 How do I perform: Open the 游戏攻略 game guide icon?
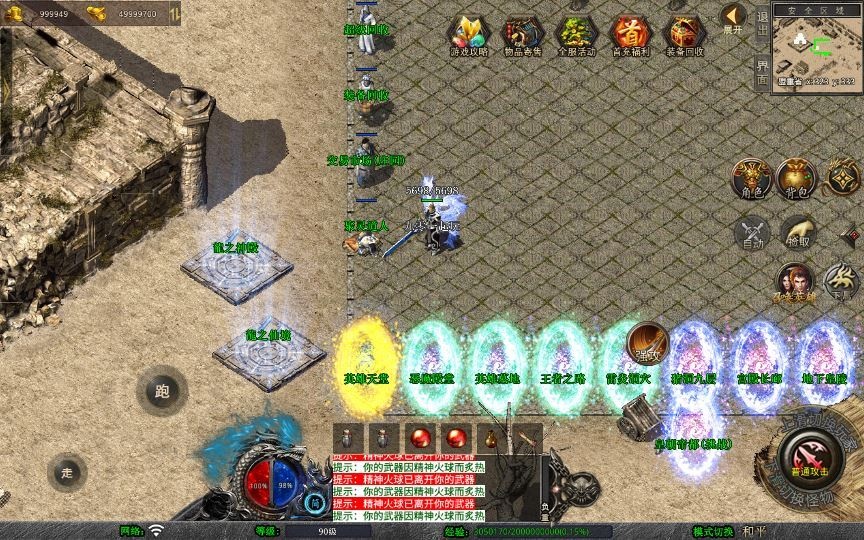pos(466,35)
